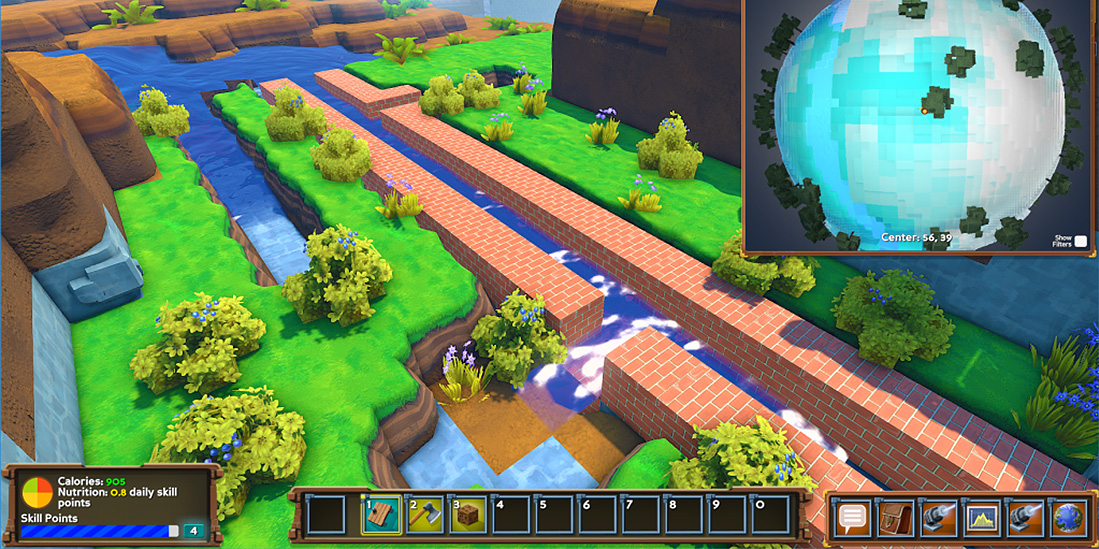The image size is (1099, 549).
Task: Choose the dirt block in slot 3
Action: pos(467,515)
